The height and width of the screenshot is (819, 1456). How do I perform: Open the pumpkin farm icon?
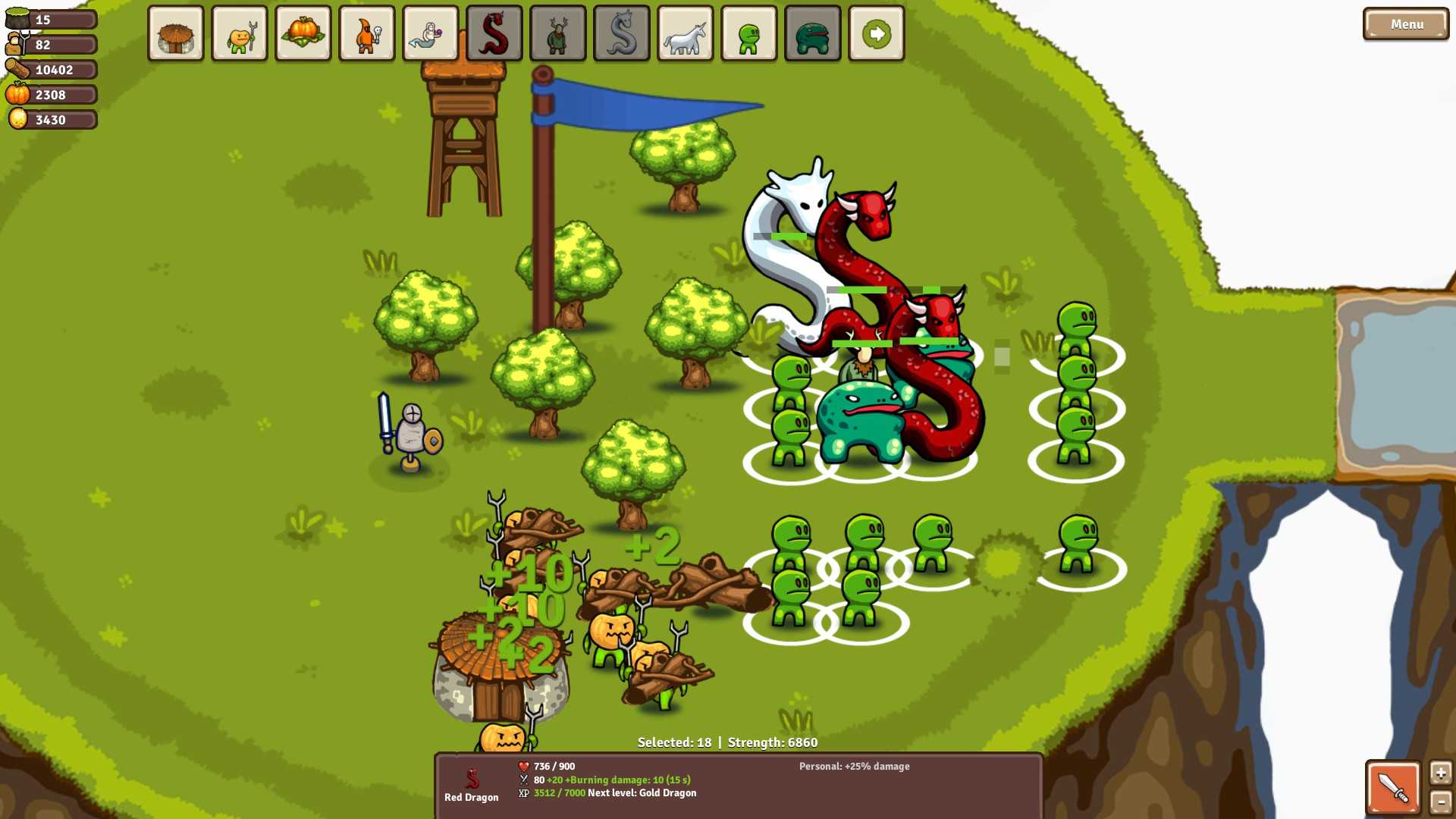303,33
